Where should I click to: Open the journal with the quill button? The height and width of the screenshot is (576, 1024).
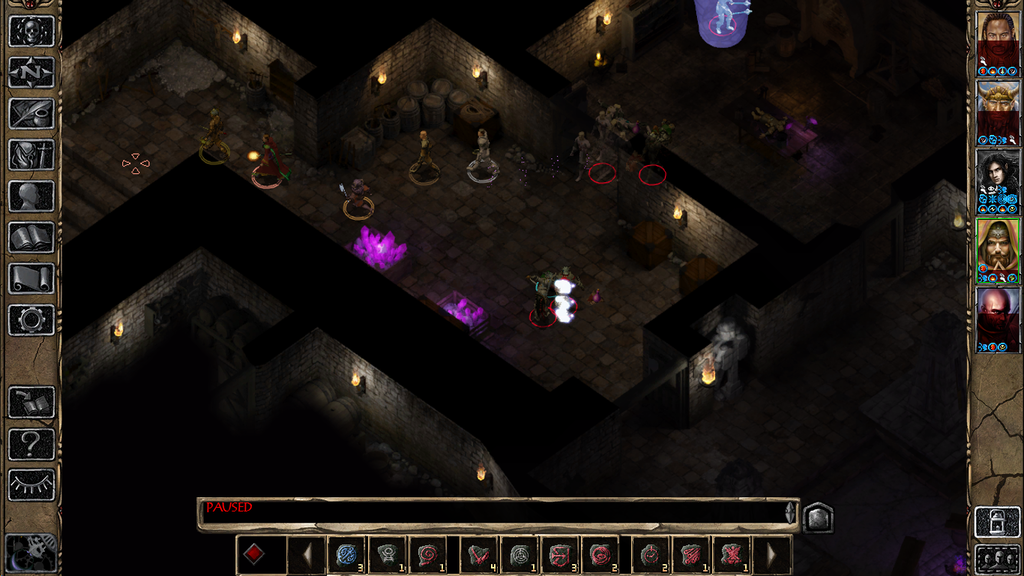click(x=31, y=113)
